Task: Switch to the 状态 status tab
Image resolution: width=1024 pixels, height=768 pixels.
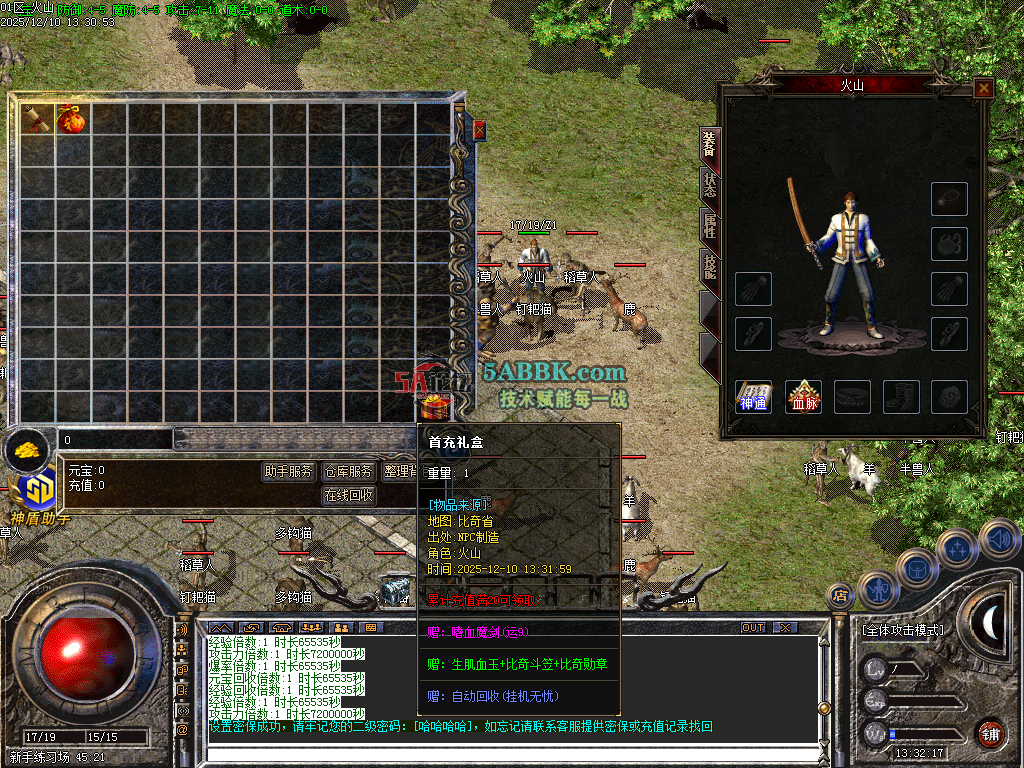Action: tap(709, 186)
